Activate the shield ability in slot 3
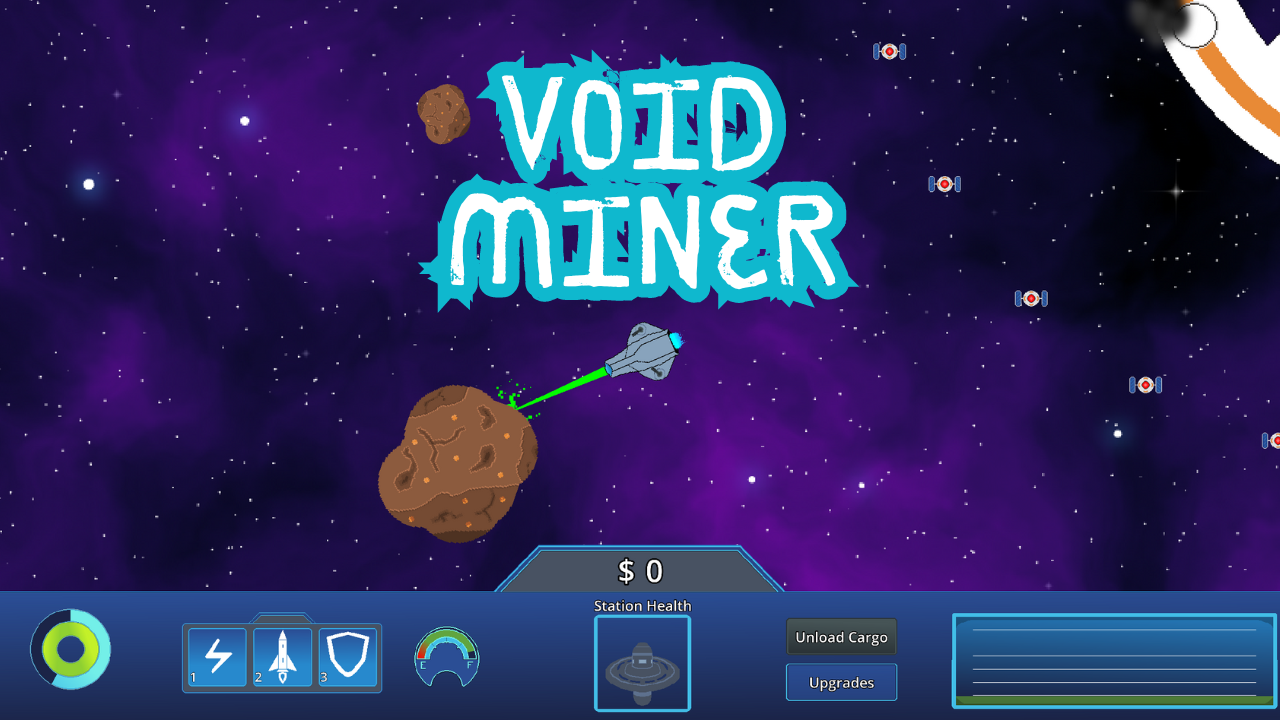The height and width of the screenshot is (720, 1280). coord(347,658)
